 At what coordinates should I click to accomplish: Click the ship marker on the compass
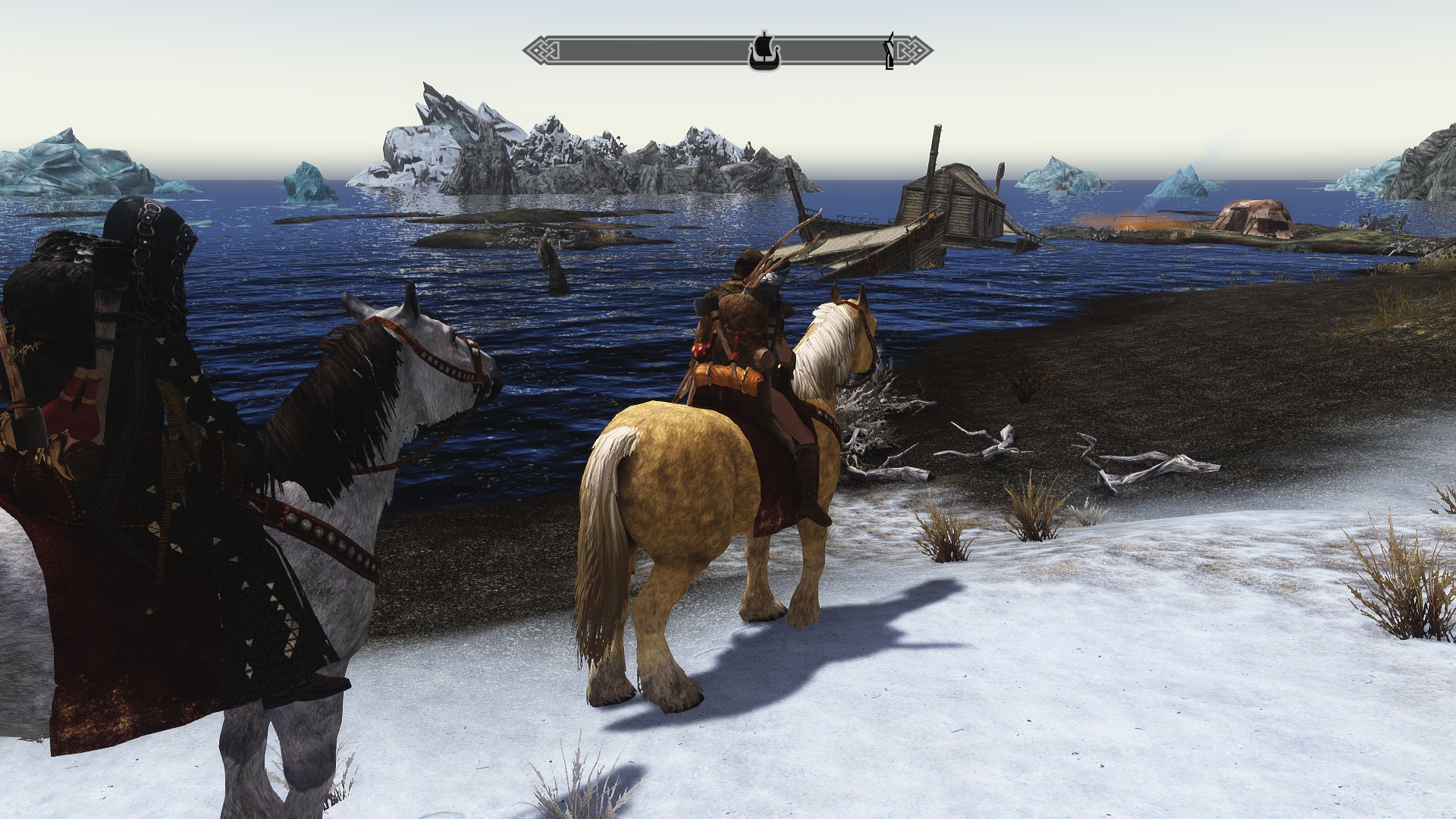point(762,52)
